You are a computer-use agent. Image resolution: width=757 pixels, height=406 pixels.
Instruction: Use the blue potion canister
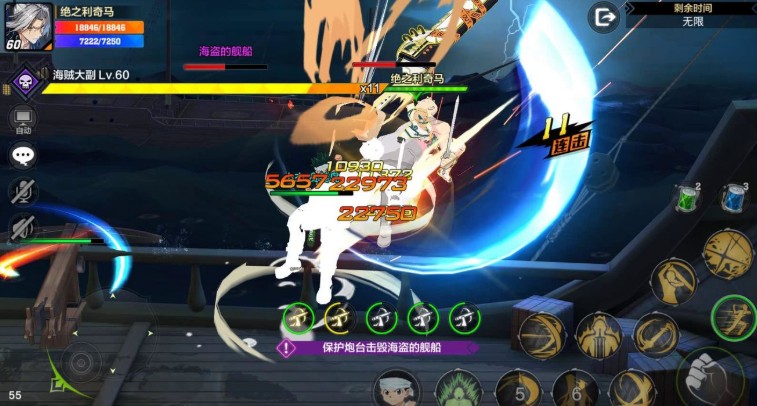click(x=733, y=198)
